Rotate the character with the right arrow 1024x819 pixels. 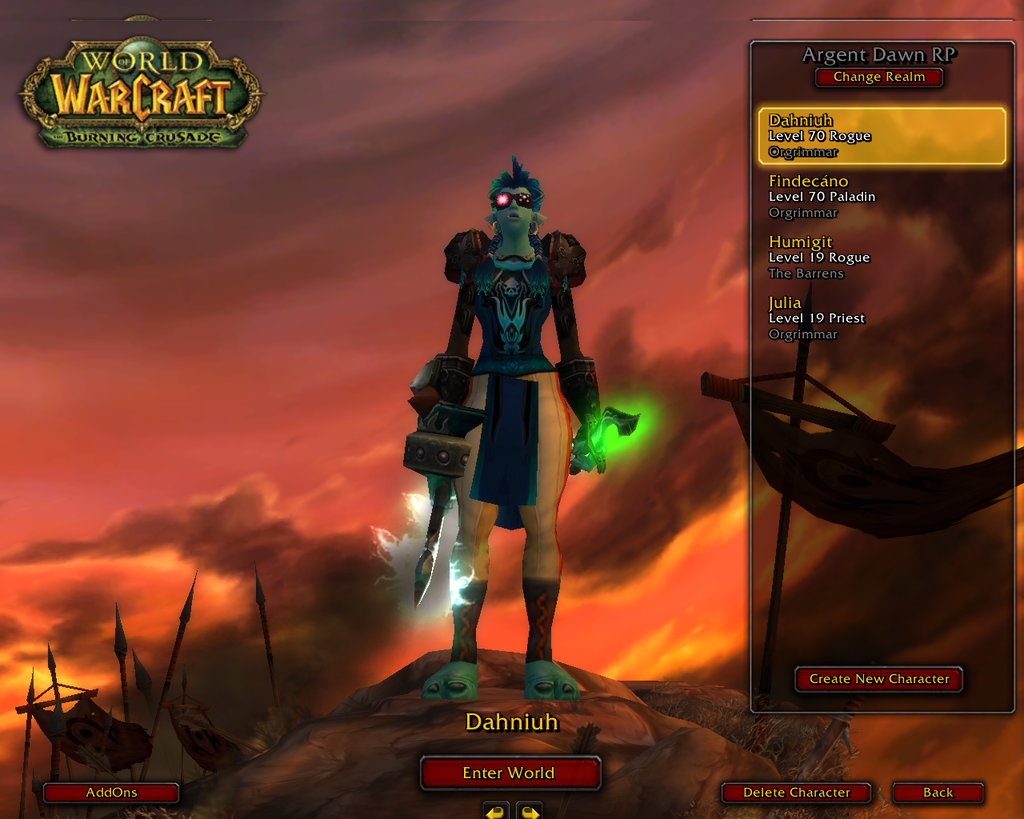click(x=529, y=810)
